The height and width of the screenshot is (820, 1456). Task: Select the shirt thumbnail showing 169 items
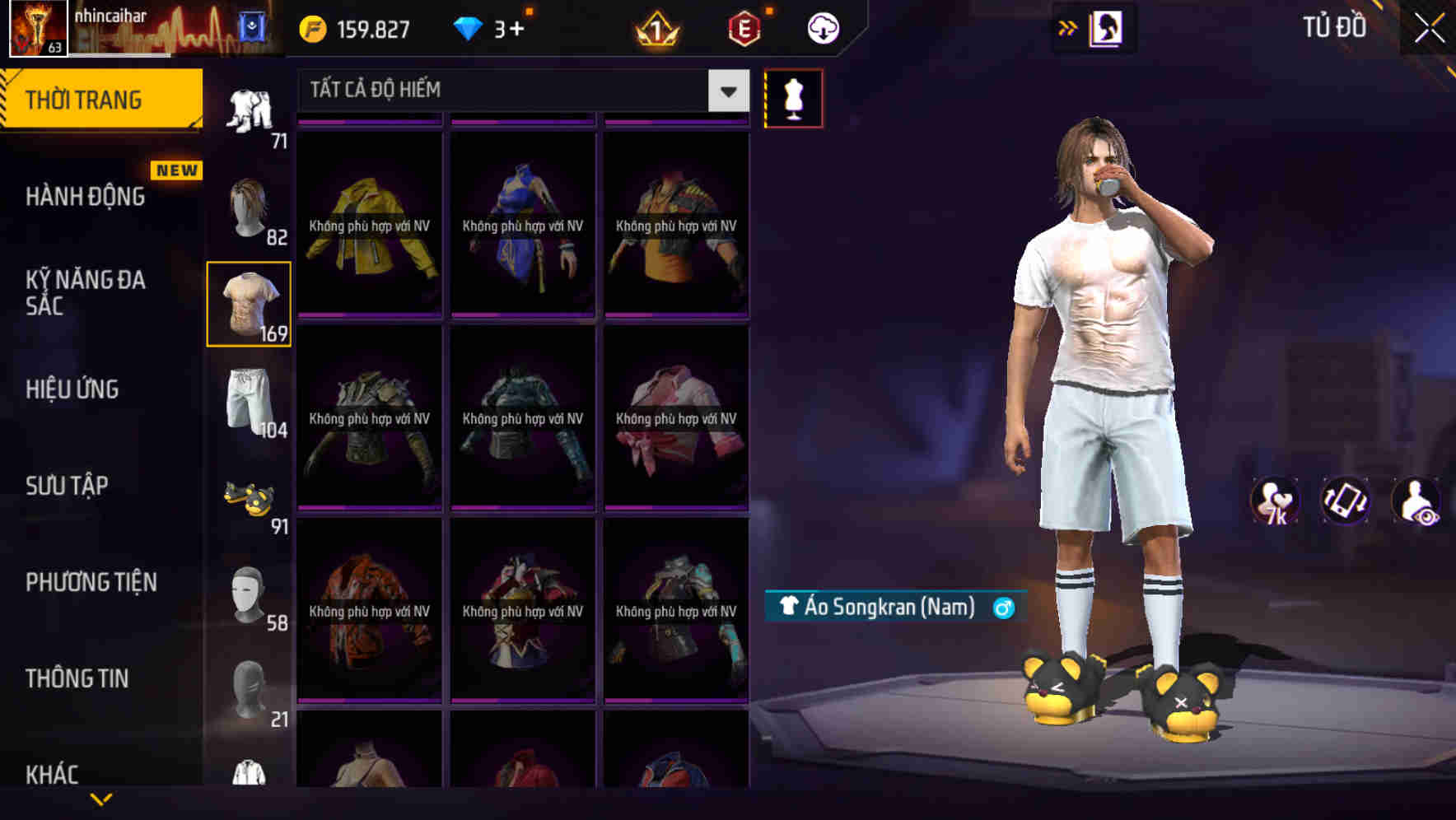coord(250,303)
